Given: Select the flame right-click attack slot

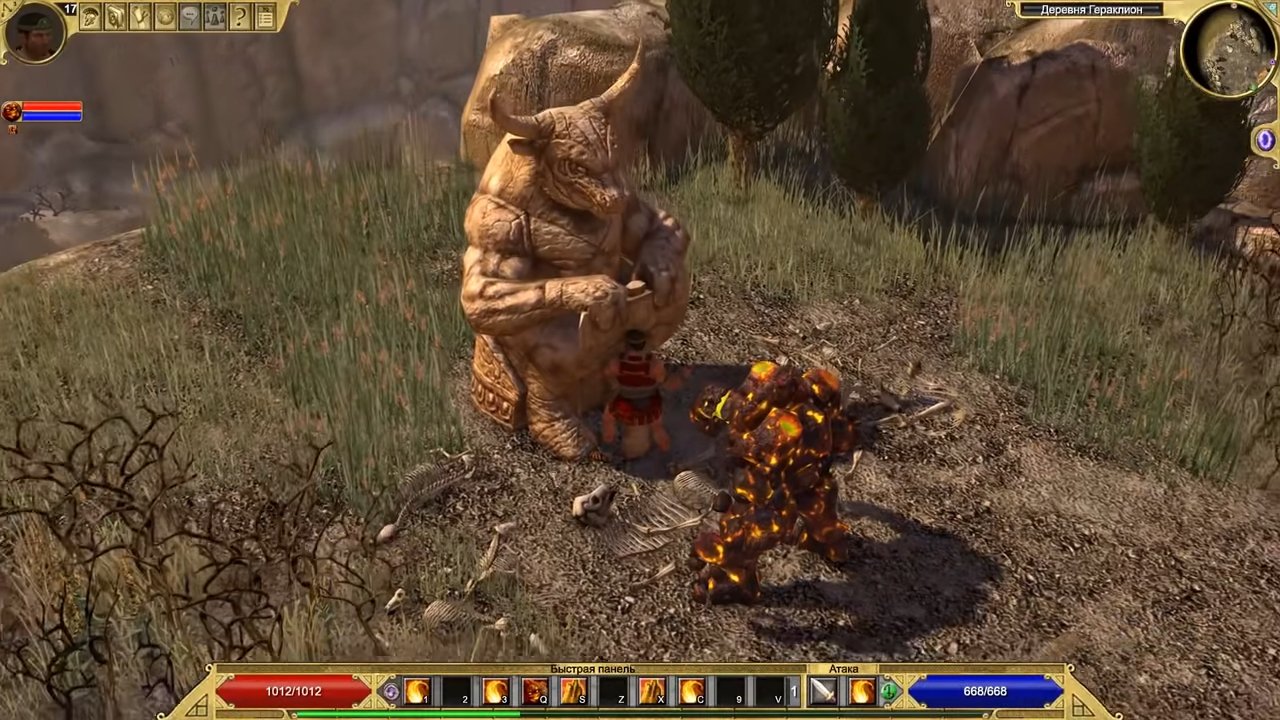Looking at the screenshot, I should point(862,691).
